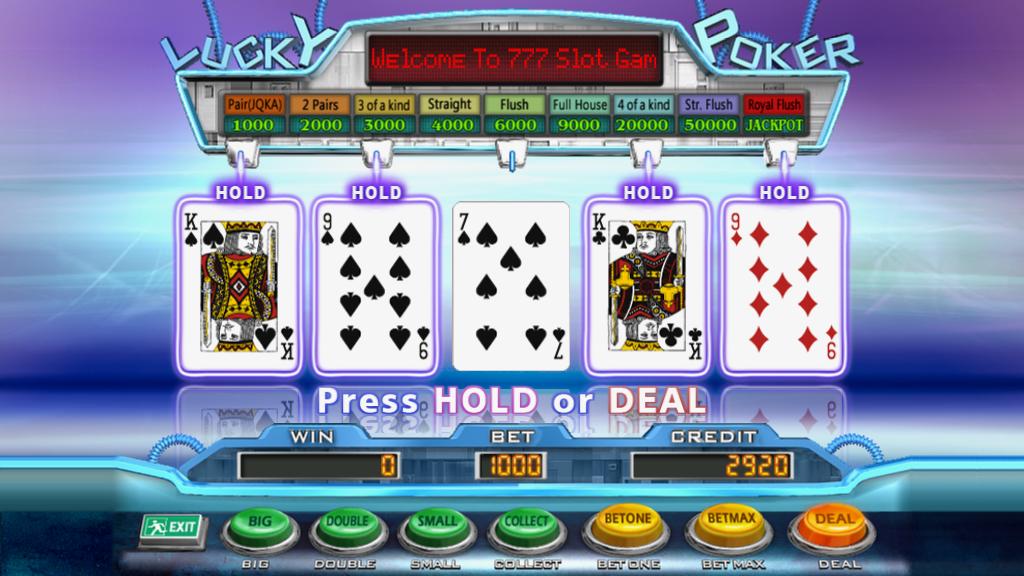Exit the game via the EXIT sign
This screenshot has height=576, width=1024.
171,527
